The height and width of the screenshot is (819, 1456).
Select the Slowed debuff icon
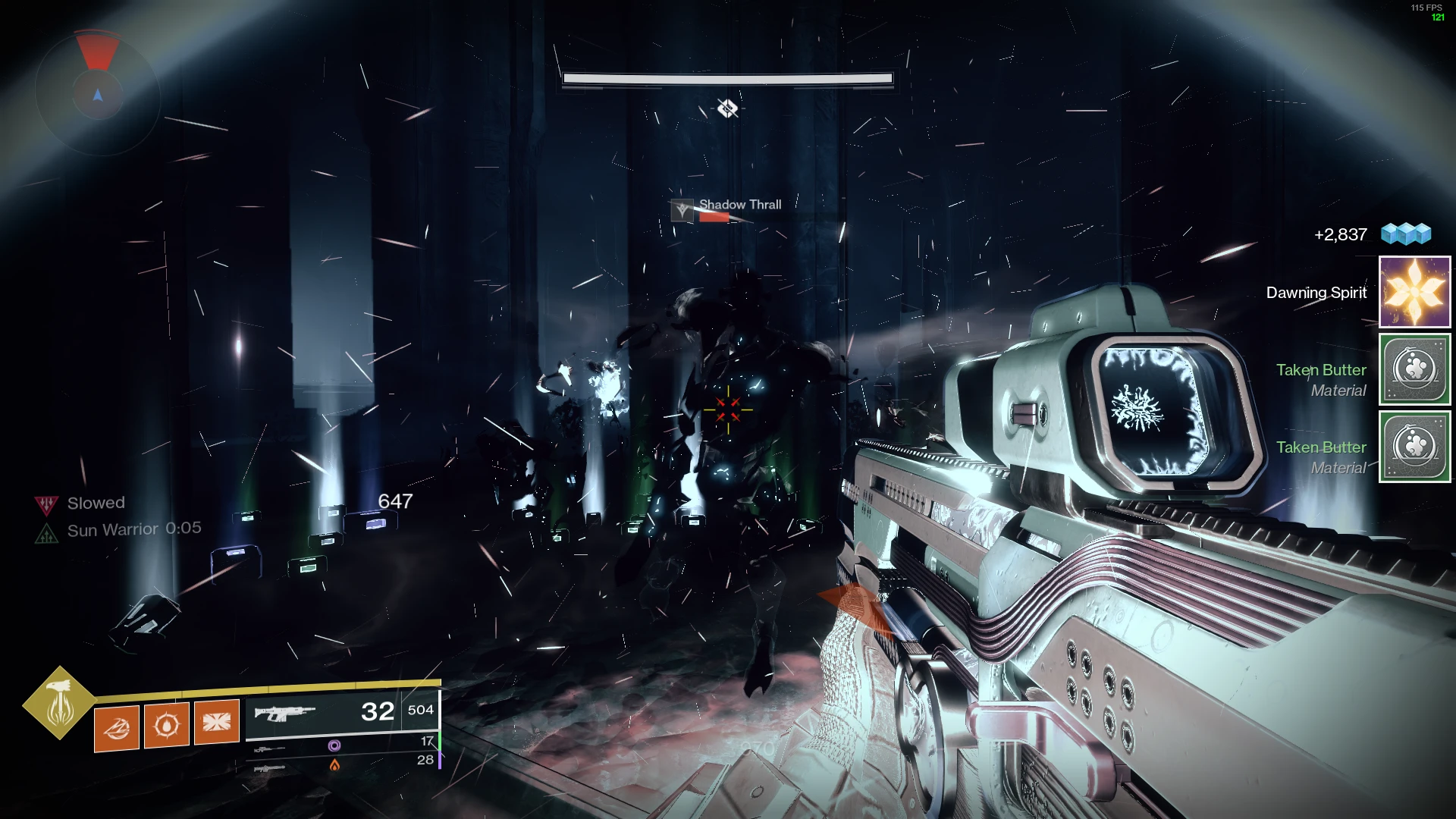[x=46, y=504]
